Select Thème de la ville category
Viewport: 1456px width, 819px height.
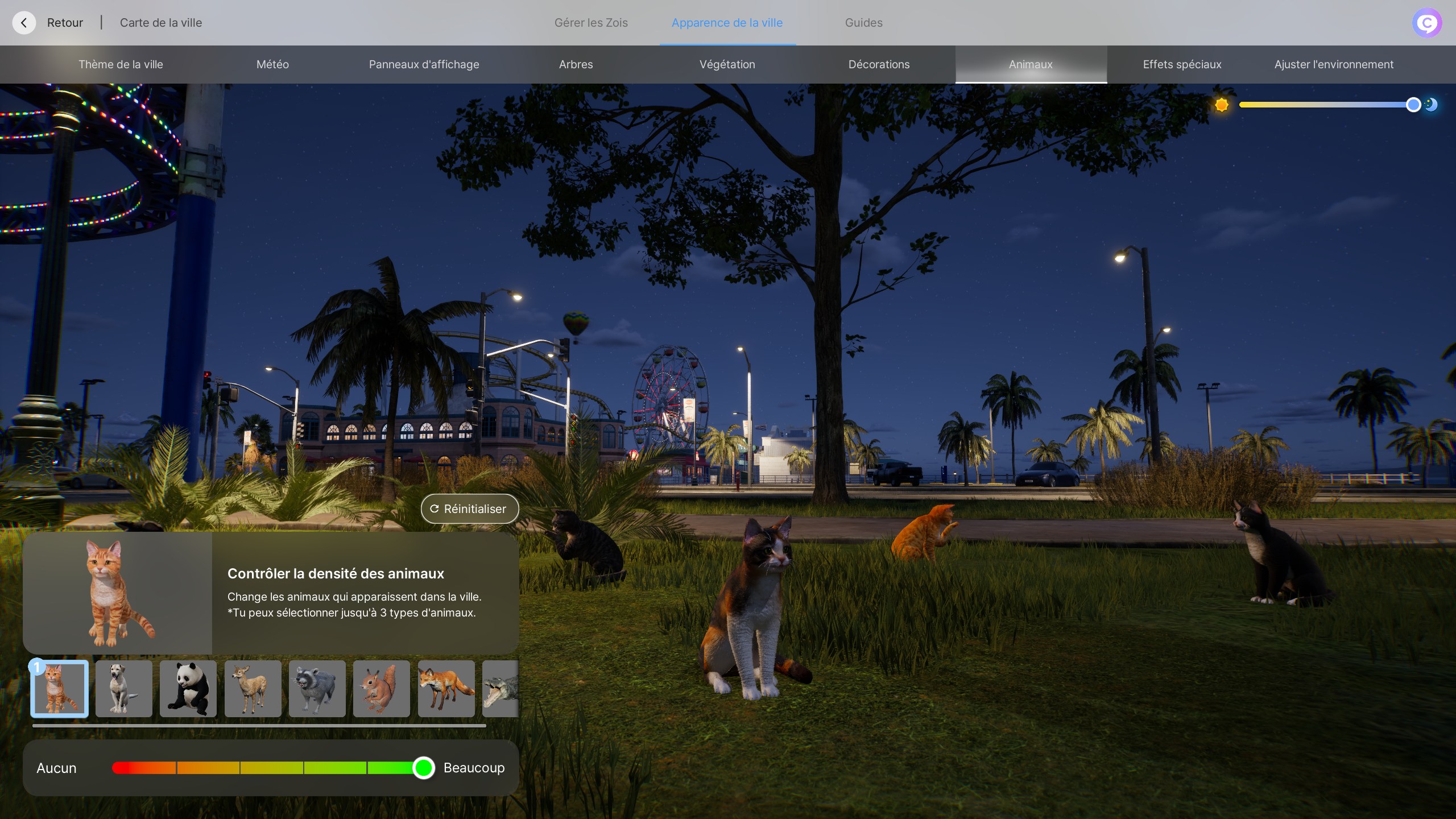121,64
